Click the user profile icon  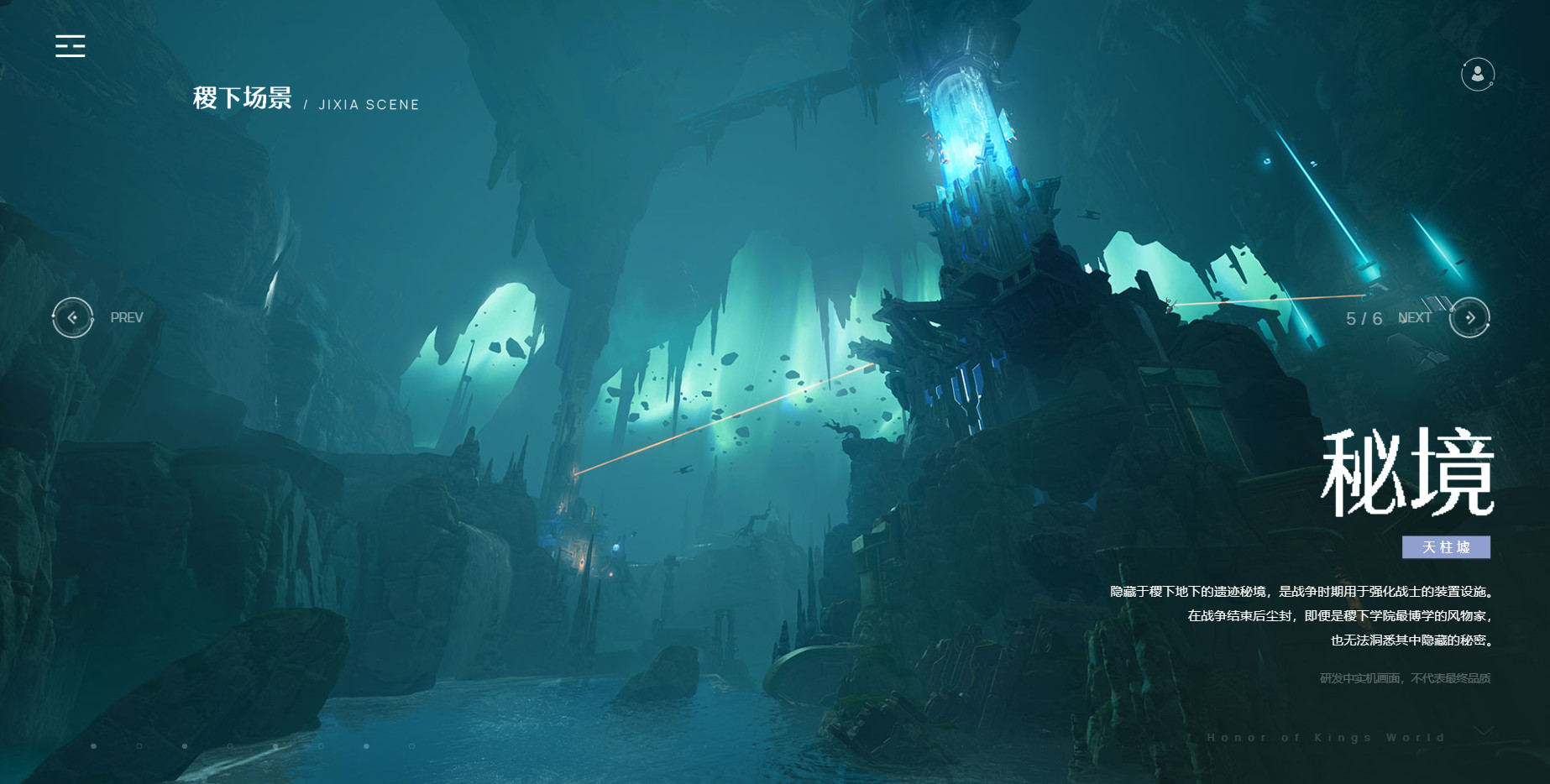[x=1477, y=74]
